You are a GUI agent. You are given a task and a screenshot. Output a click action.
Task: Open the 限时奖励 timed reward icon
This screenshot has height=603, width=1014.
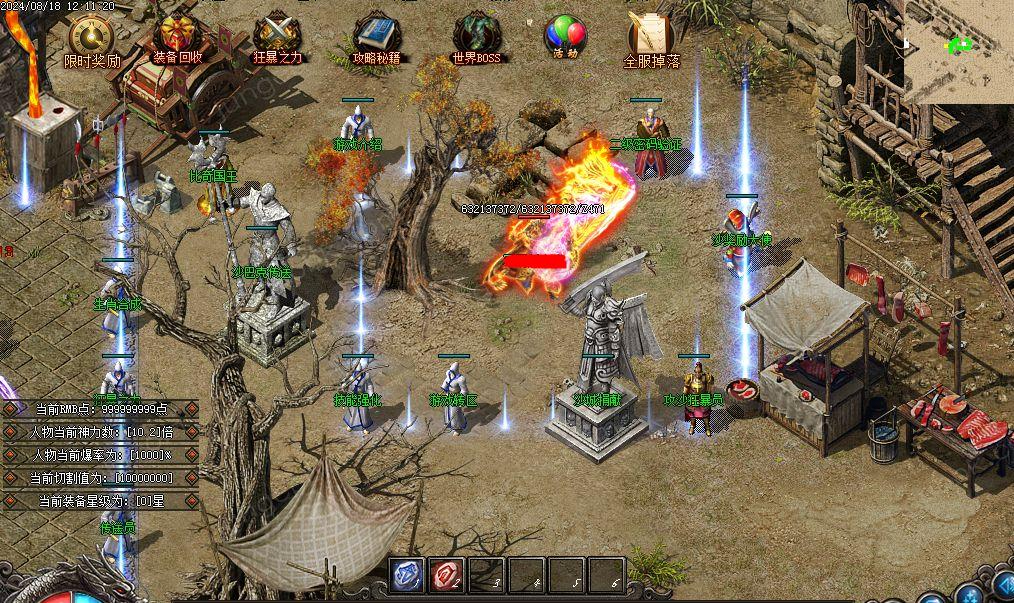pos(92,38)
